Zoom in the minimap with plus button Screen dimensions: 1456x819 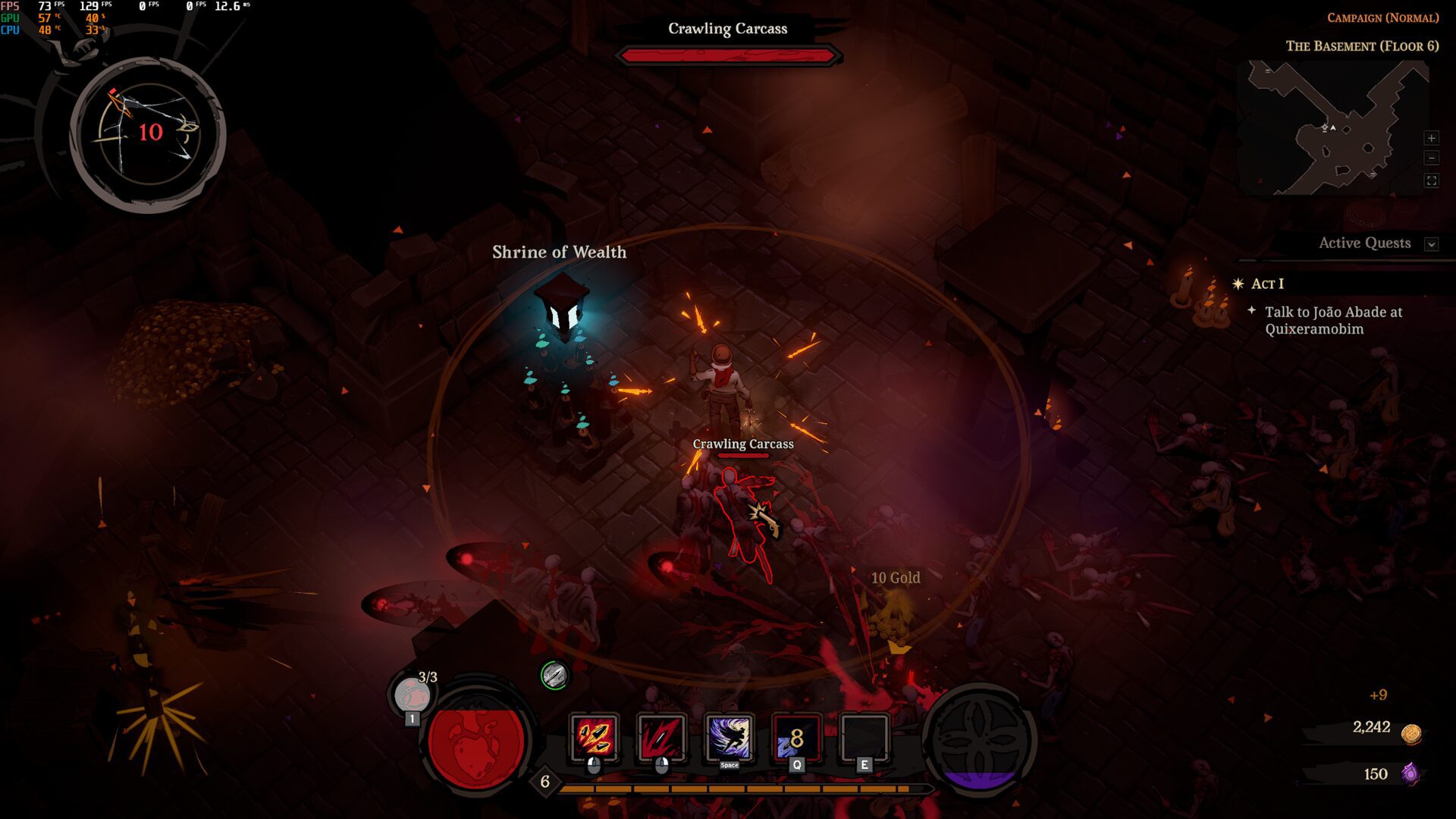tap(1431, 138)
